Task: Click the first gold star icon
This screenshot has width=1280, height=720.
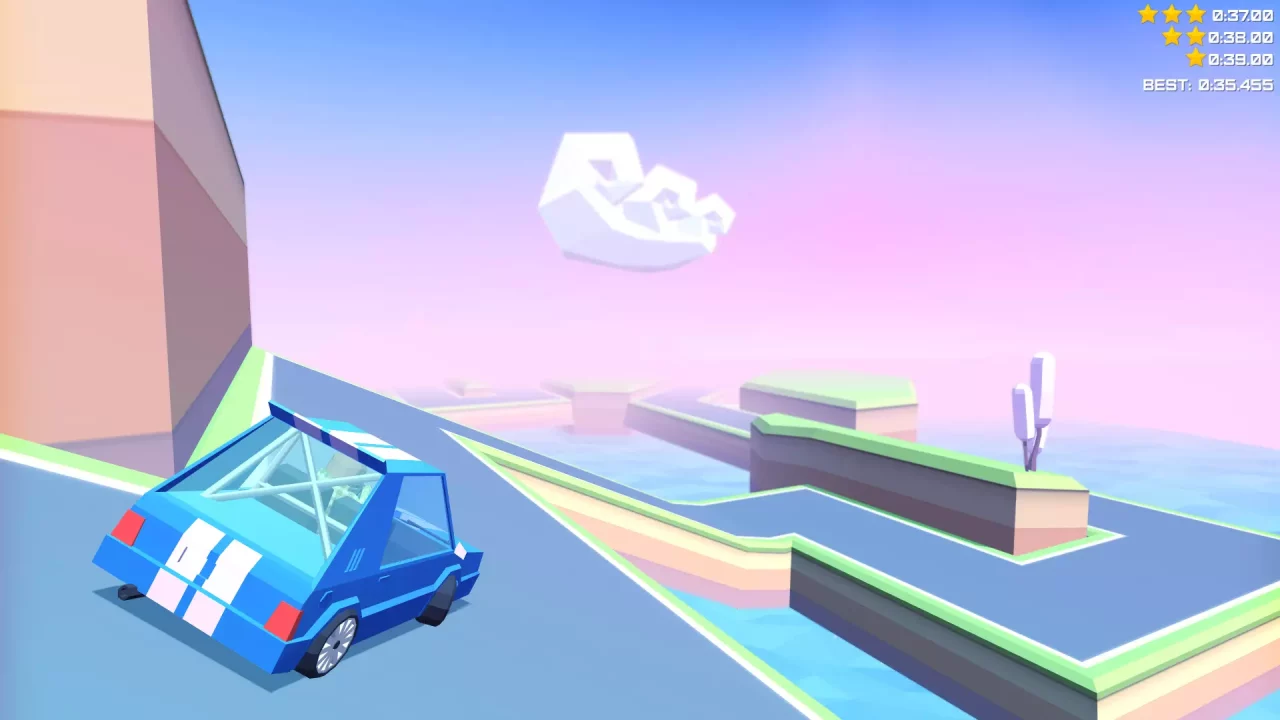Action: click(x=1148, y=14)
